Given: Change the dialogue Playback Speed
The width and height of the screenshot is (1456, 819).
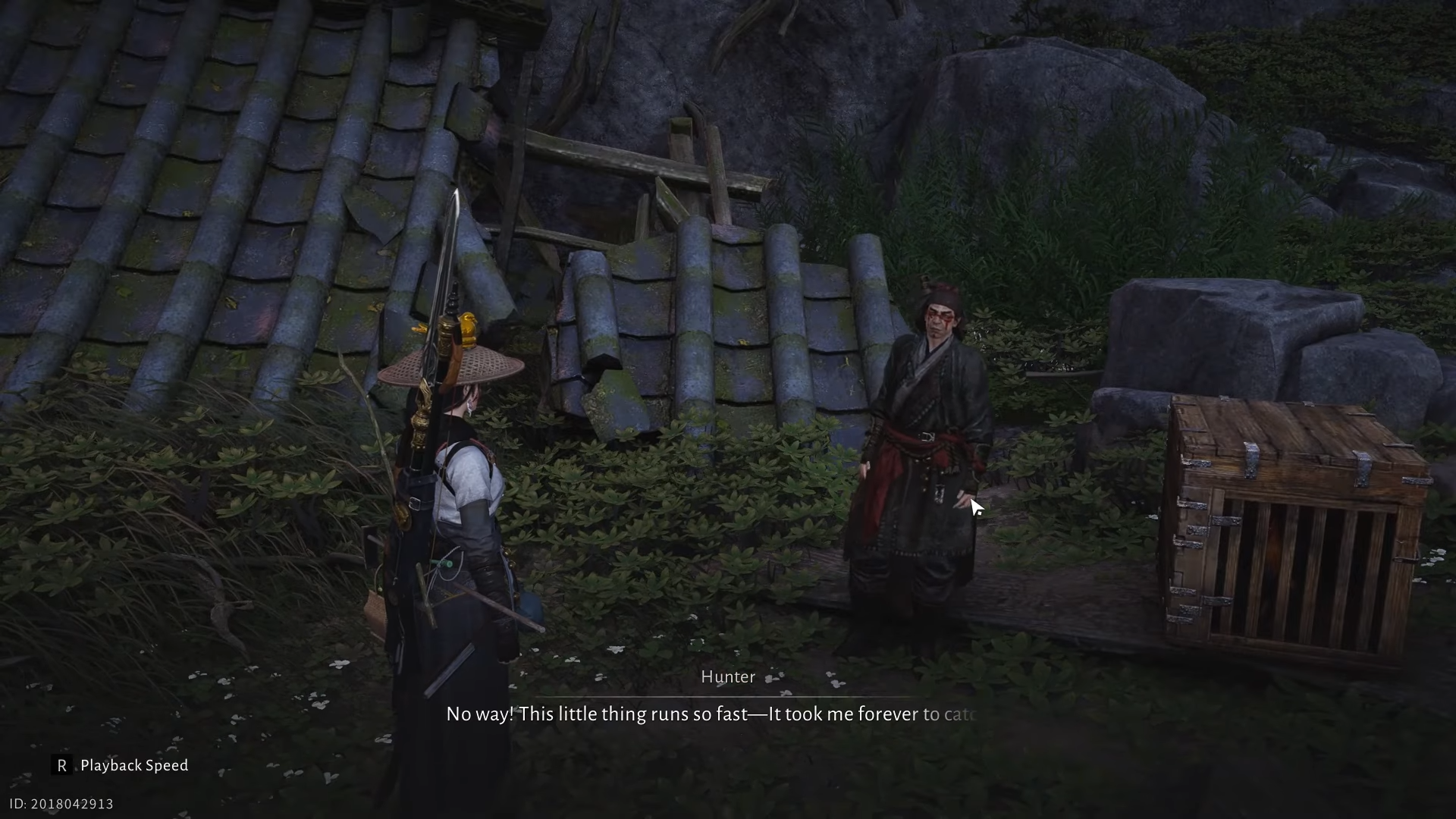Looking at the screenshot, I should 121,765.
